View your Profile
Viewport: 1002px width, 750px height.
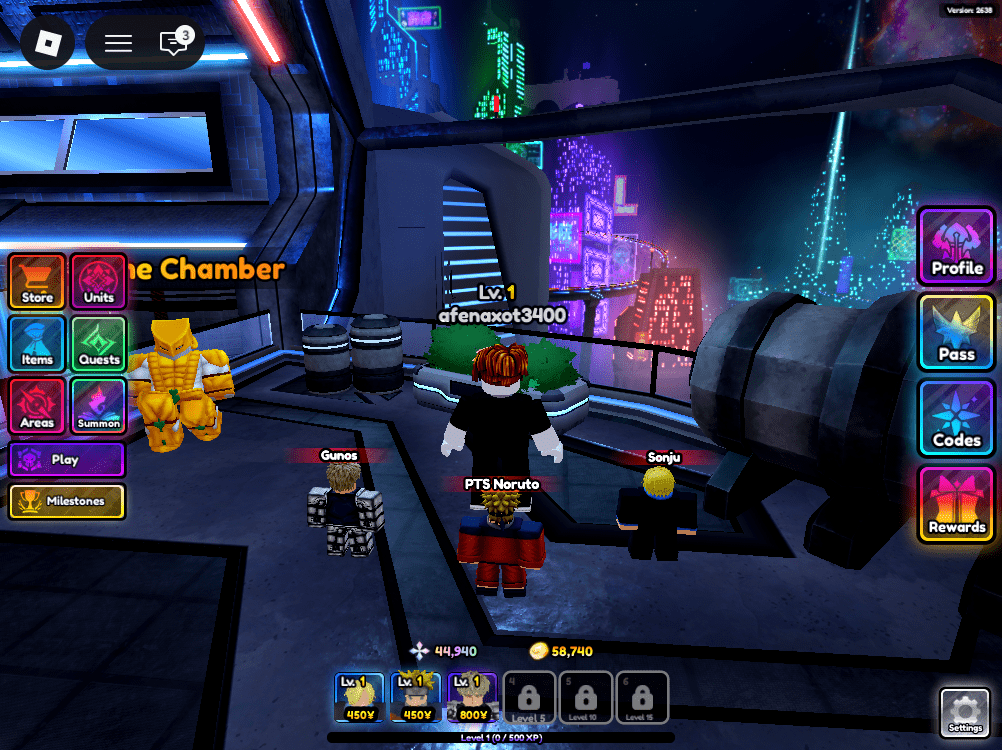tap(956, 246)
